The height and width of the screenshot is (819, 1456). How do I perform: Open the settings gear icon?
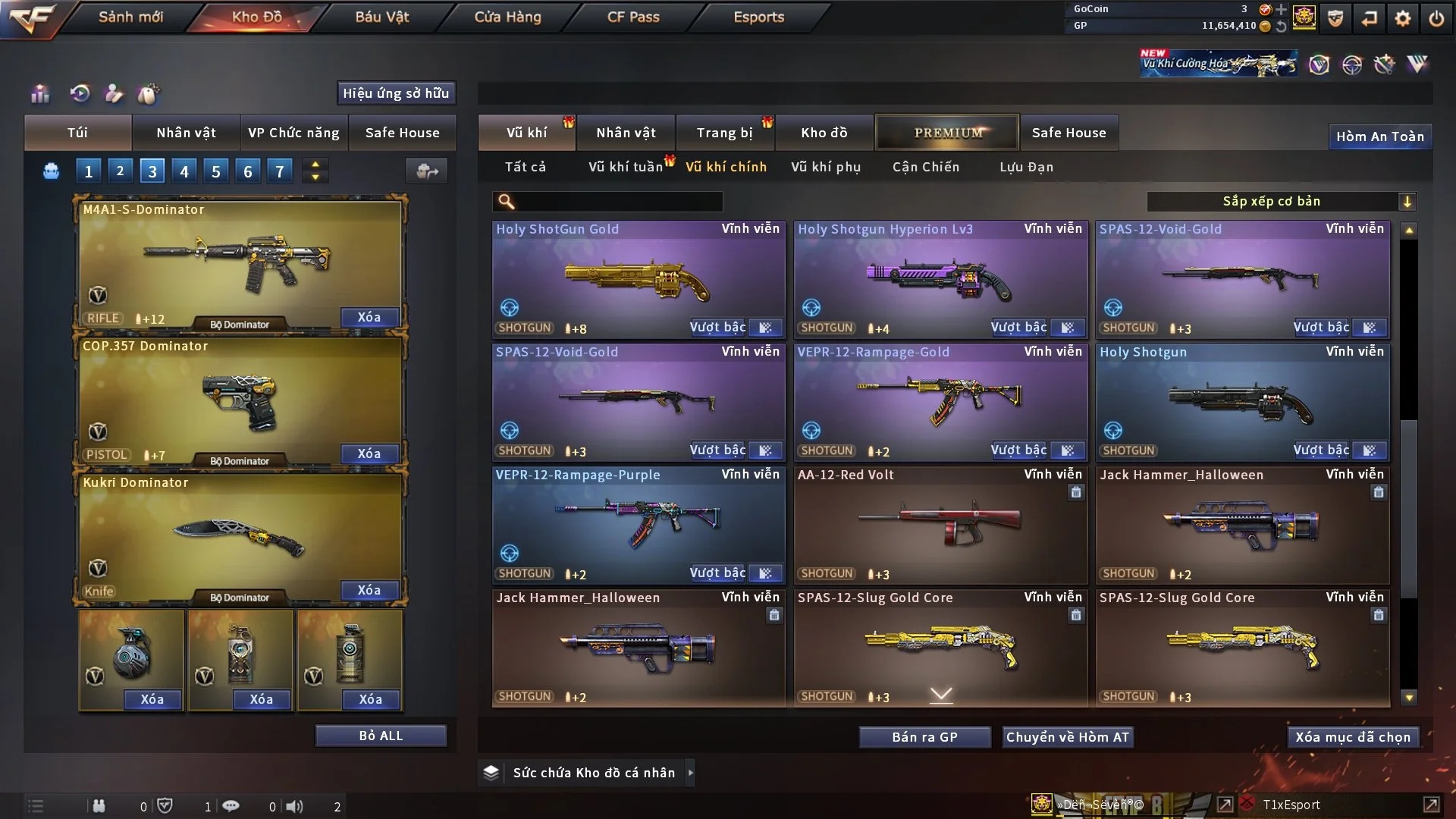[x=1402, y=18]
